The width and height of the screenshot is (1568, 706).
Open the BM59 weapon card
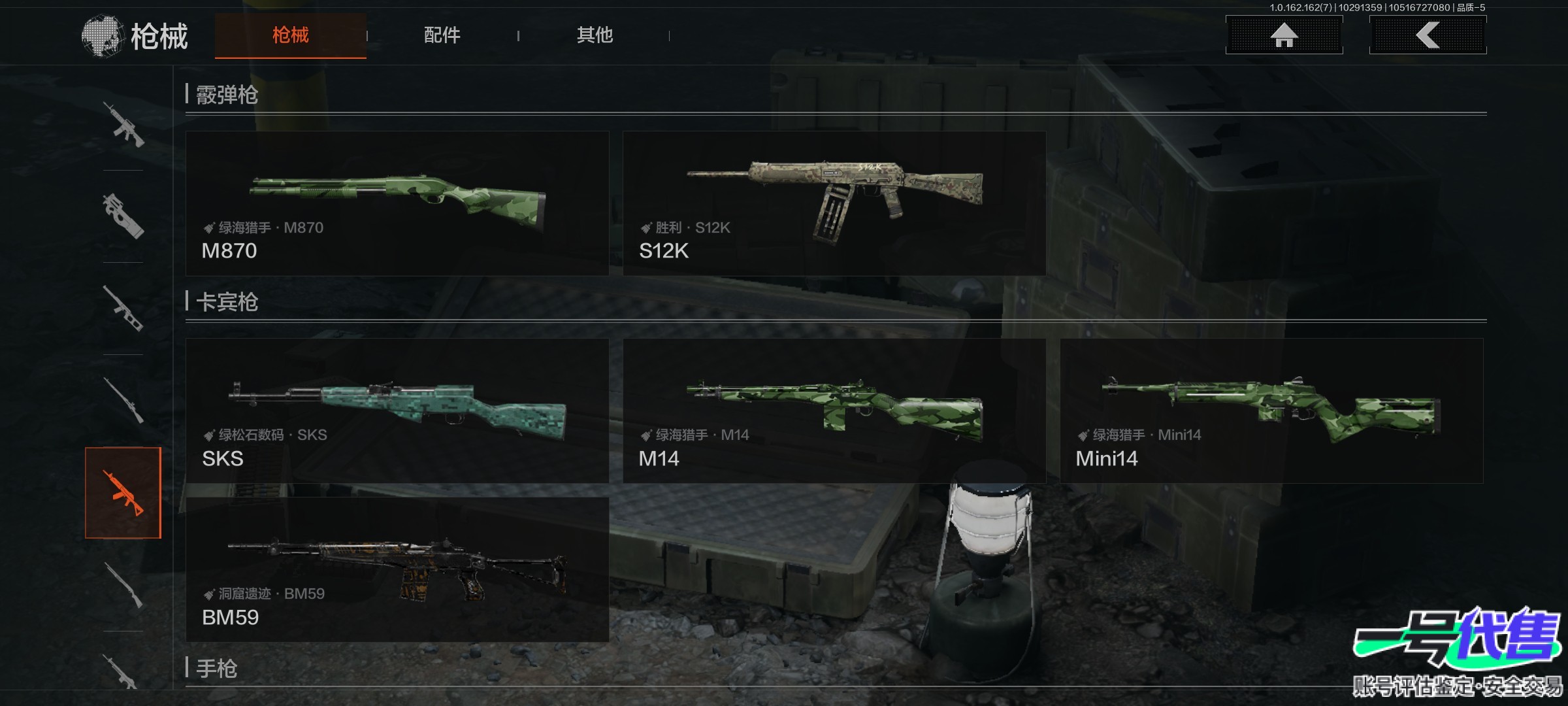(397, 569)
